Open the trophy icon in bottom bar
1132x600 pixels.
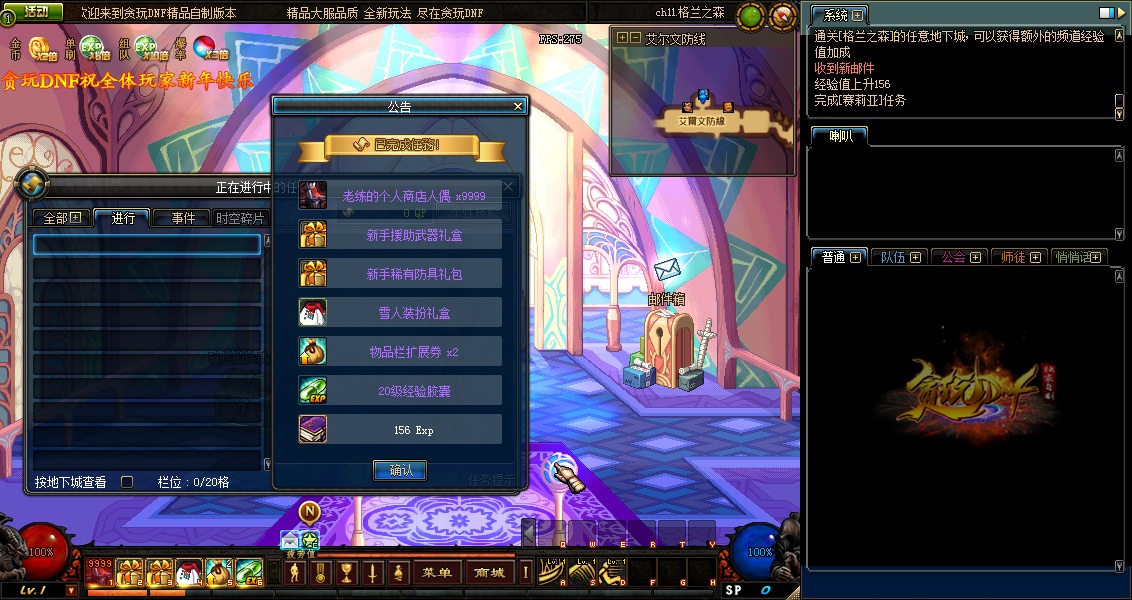347,573
